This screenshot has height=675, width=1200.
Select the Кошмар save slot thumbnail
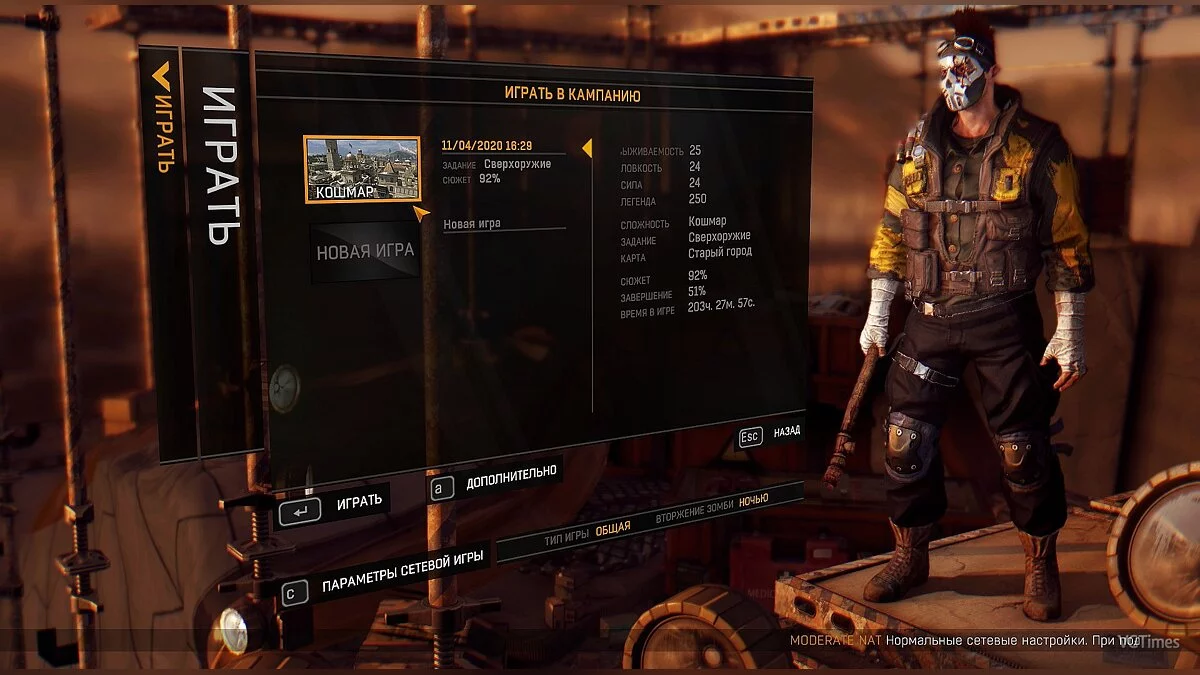(x=362, y=169)
